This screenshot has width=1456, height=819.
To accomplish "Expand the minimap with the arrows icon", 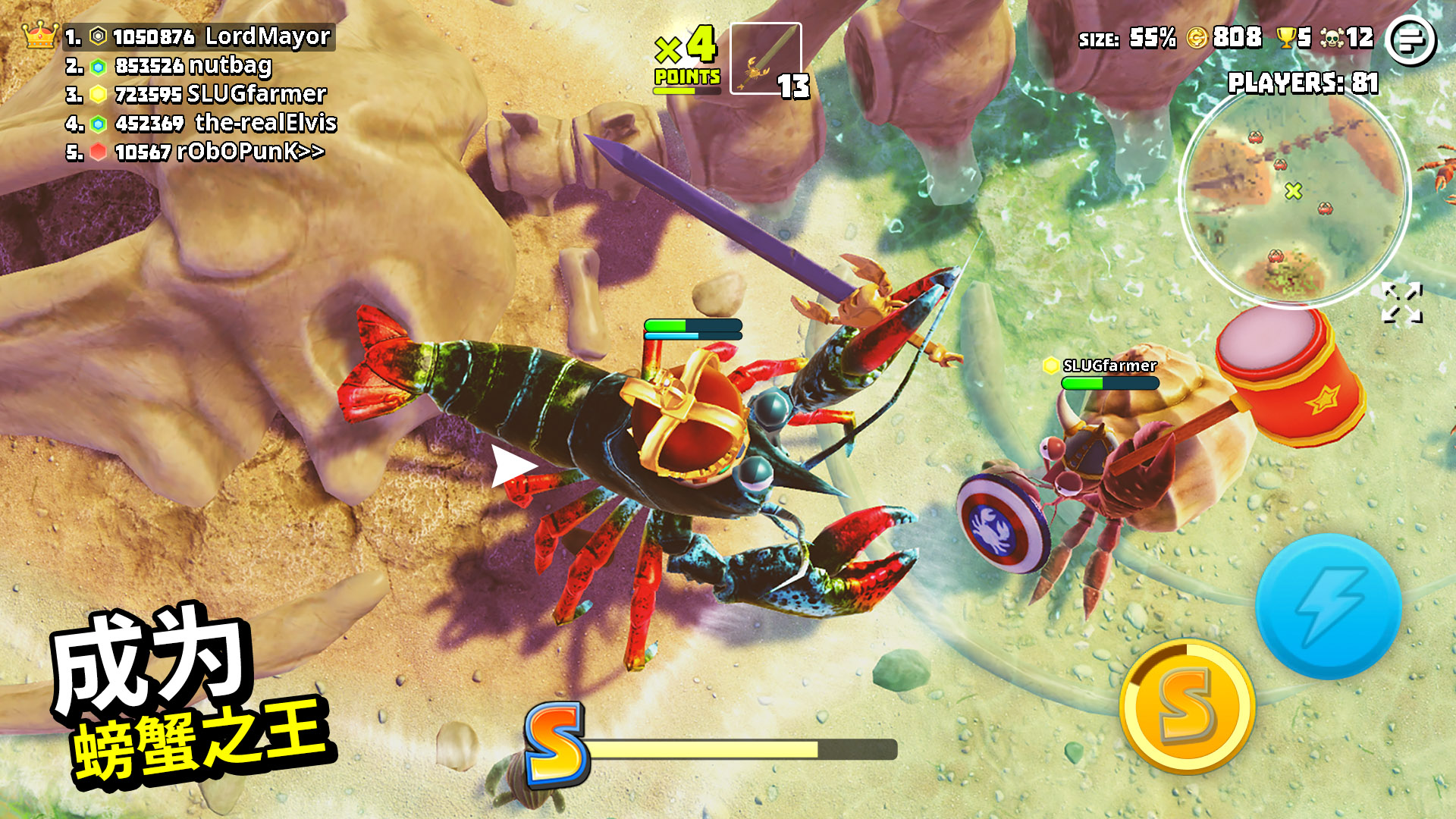I will point(1401,303).
